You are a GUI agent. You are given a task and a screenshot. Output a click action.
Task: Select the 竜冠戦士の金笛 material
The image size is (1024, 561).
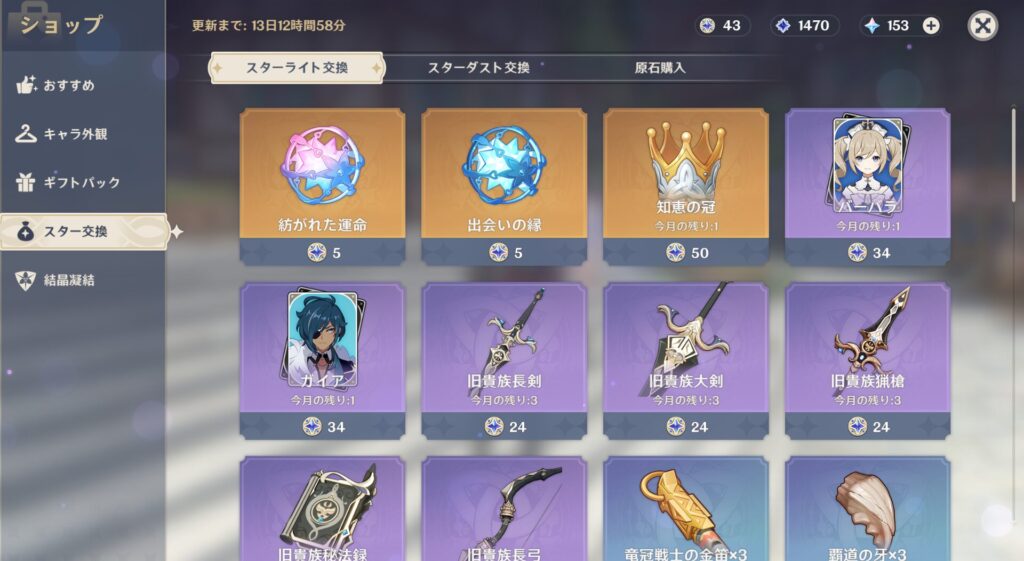pyautogui.click(x=686, y=510)
